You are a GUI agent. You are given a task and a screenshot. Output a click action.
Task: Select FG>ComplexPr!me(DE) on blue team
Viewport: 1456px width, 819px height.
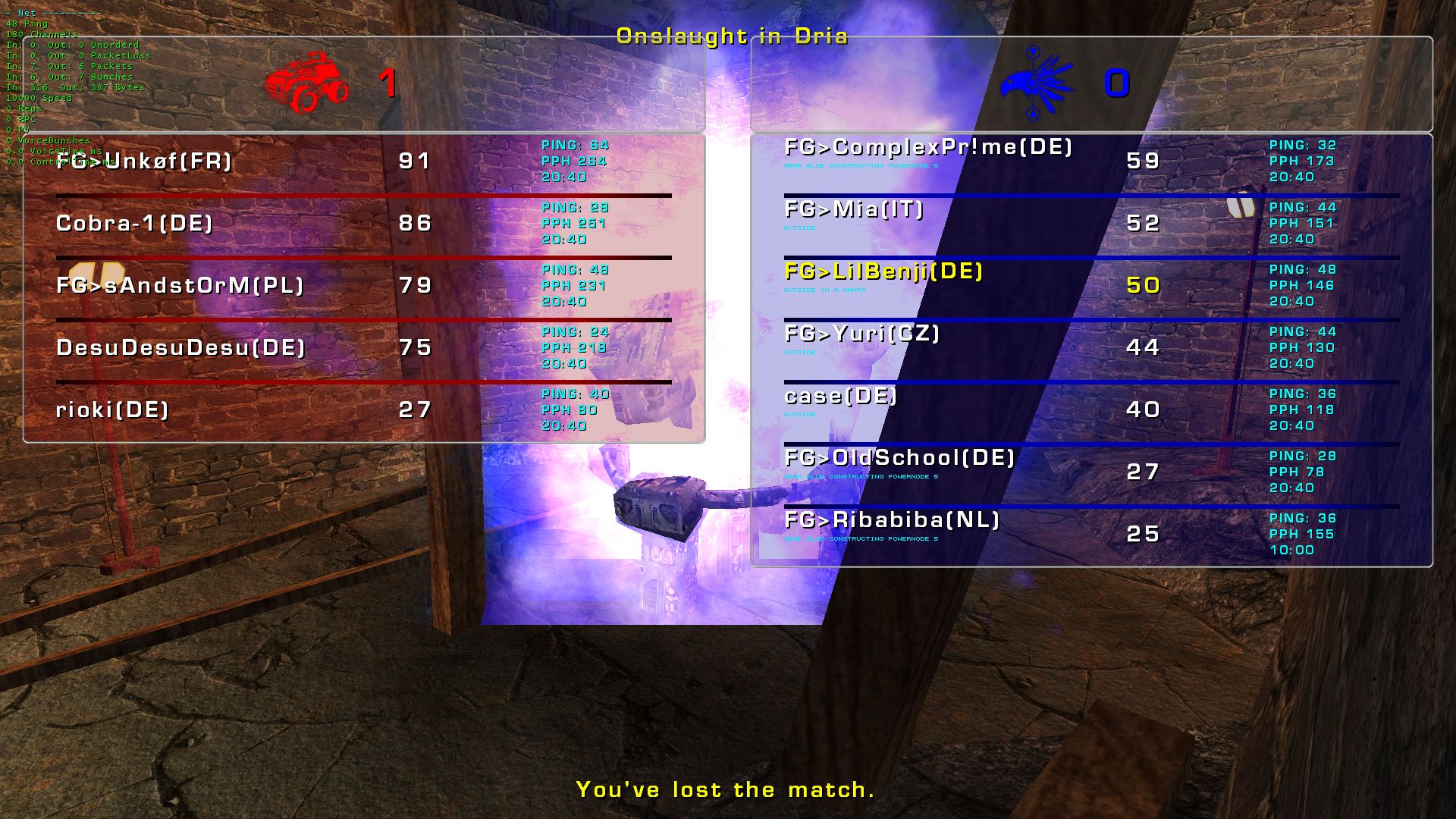pos(928,148)
